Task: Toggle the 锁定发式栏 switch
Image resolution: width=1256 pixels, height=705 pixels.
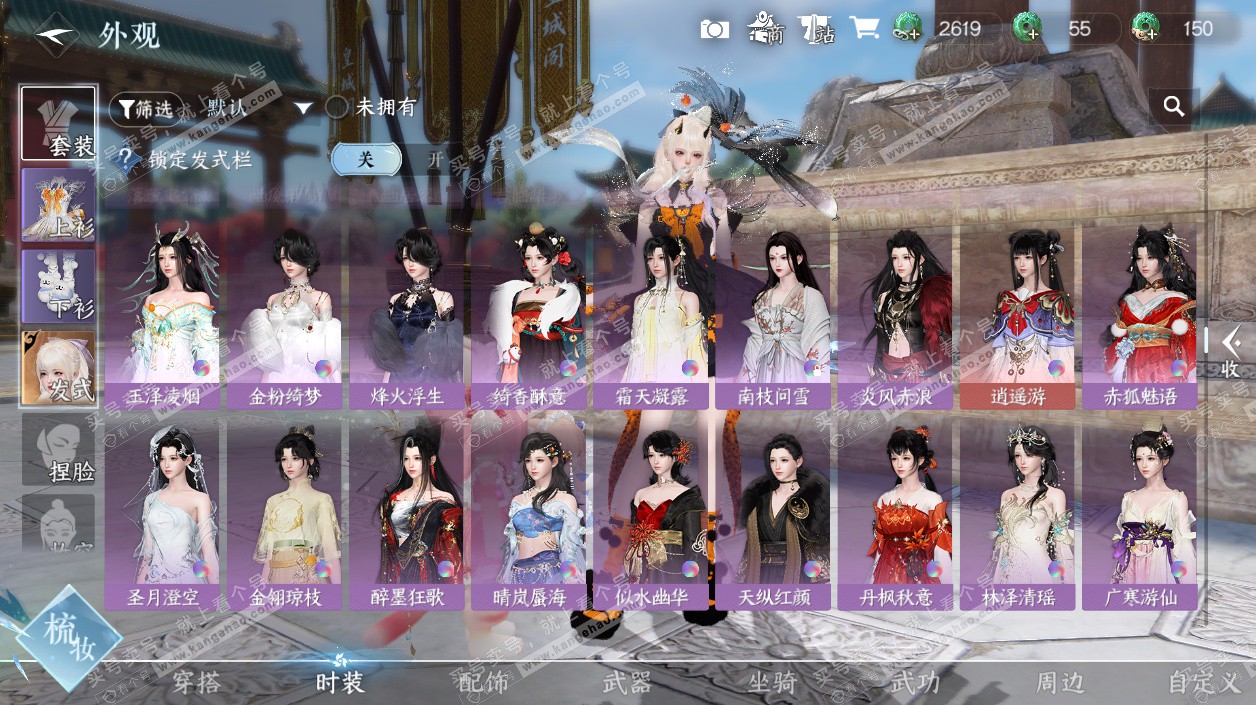Action: point(400,159)
